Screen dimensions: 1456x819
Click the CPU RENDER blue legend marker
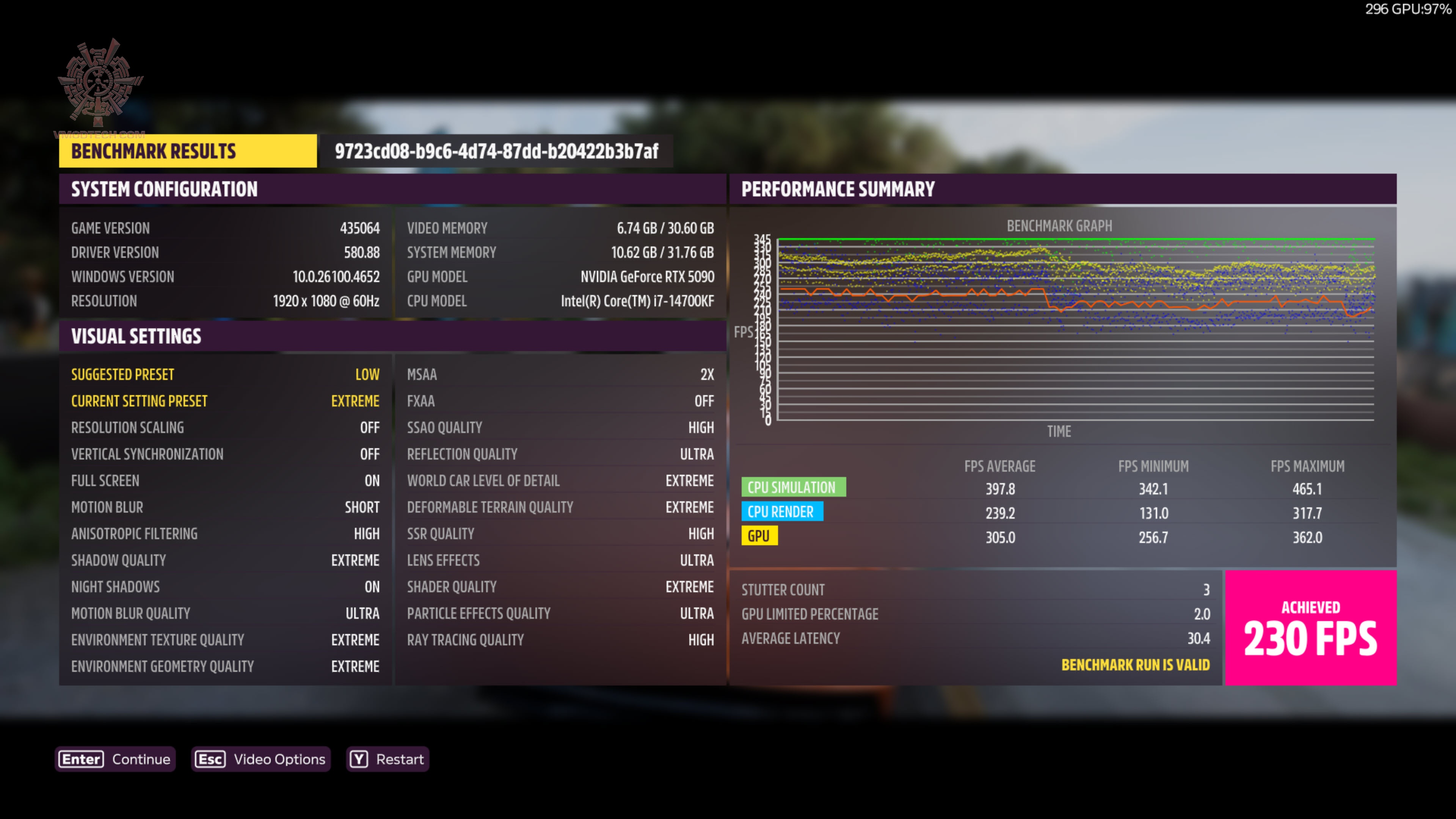point(783,511)
